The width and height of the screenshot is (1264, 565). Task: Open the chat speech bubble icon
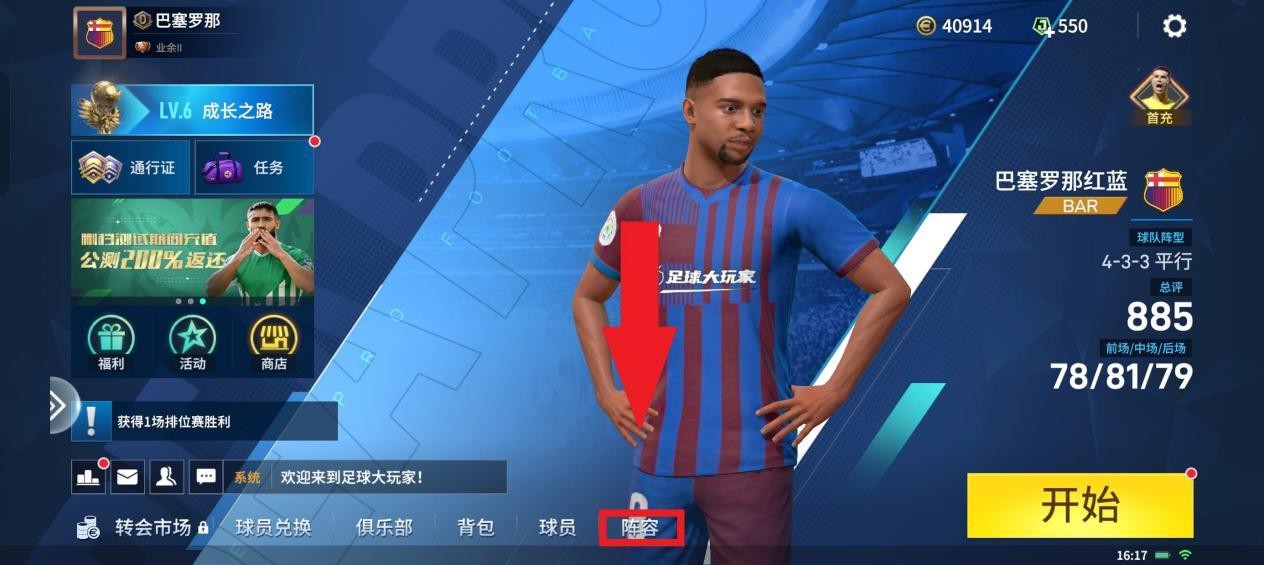click(x=205, y=477)
